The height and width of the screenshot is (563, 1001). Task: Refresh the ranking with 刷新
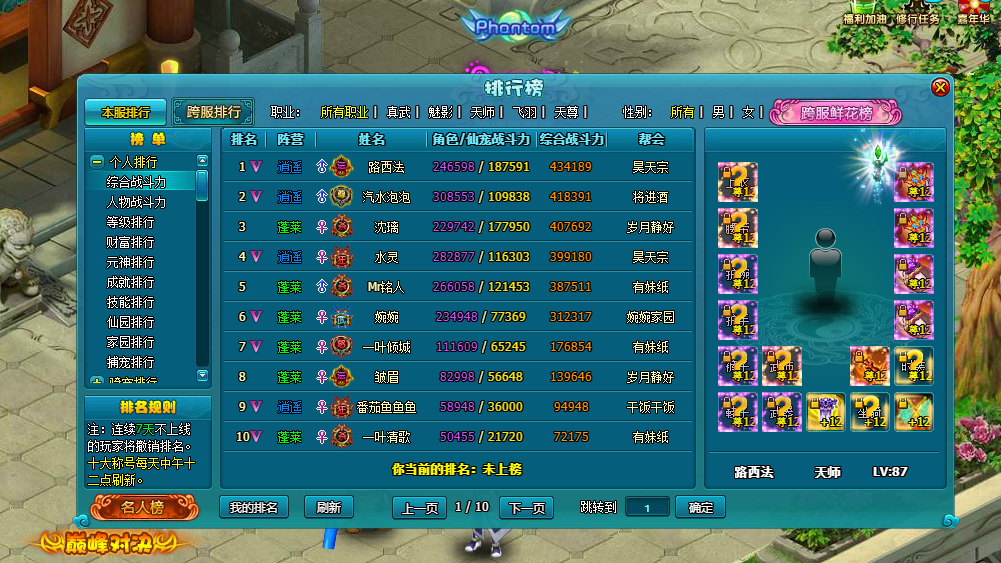(328, 507)
